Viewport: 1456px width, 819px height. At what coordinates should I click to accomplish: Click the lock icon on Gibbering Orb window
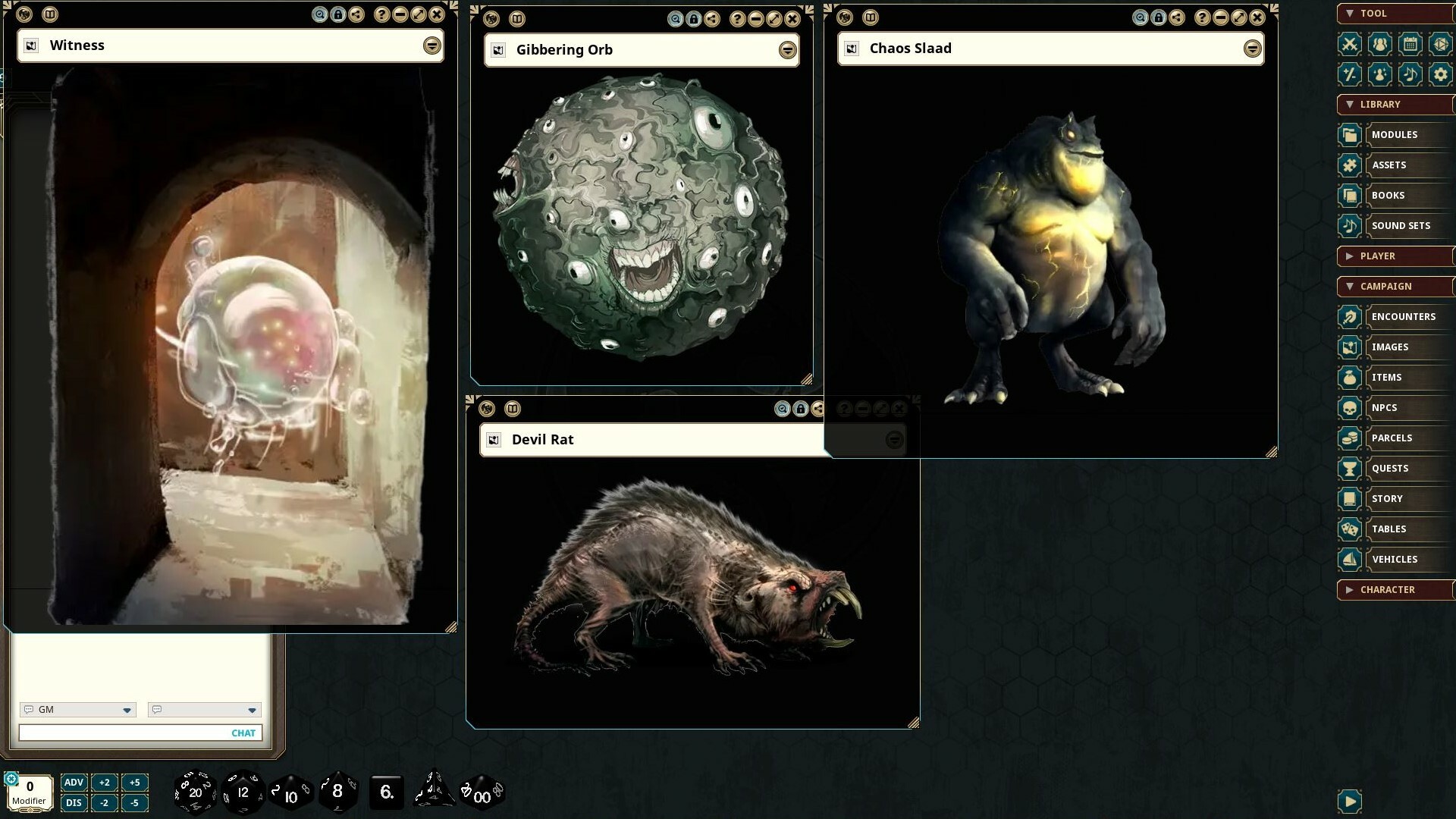695,19
